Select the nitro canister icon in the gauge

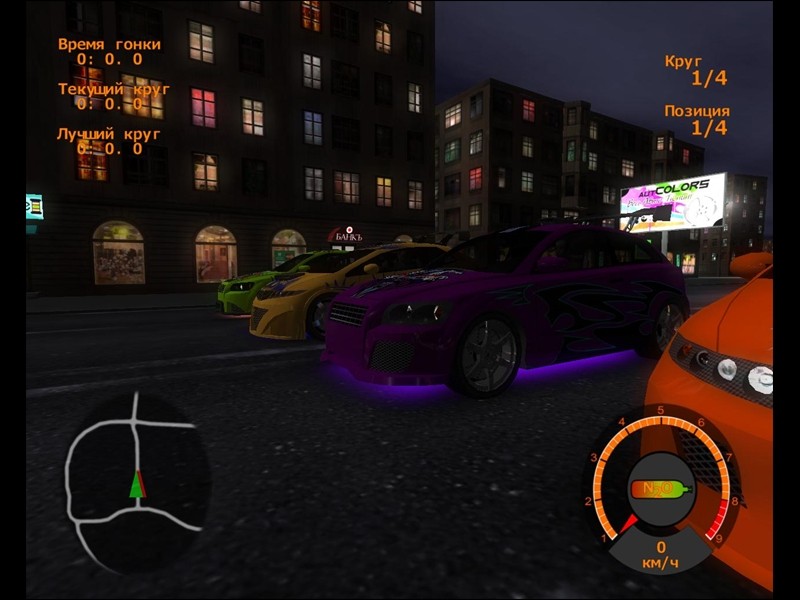[661, 490]
